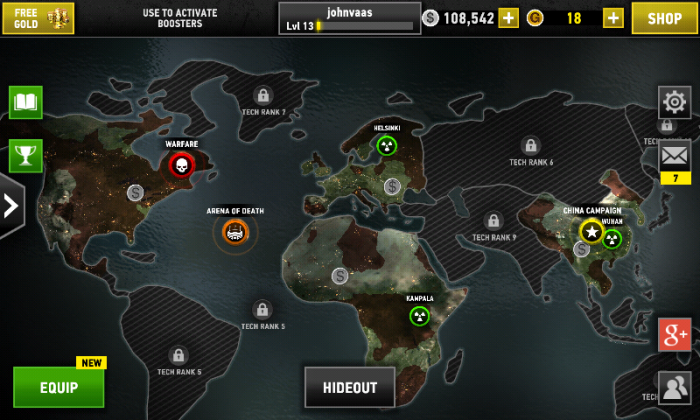Viewport: 700px width, 420px height.
Task: Buy more gold with the plus button
Action: click(x=613, y=18)
